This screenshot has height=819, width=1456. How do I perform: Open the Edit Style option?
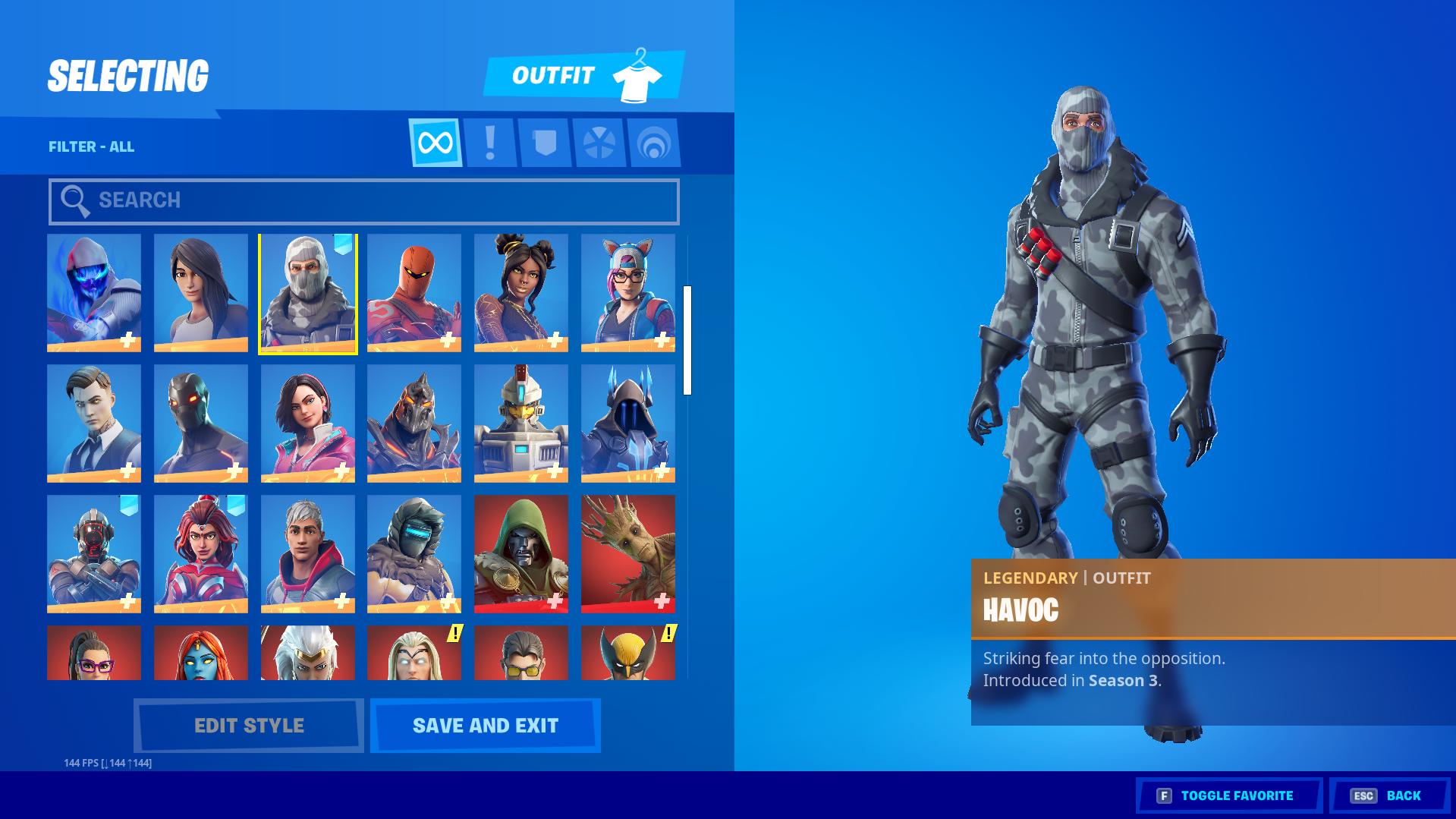click(x=249, y=726)
